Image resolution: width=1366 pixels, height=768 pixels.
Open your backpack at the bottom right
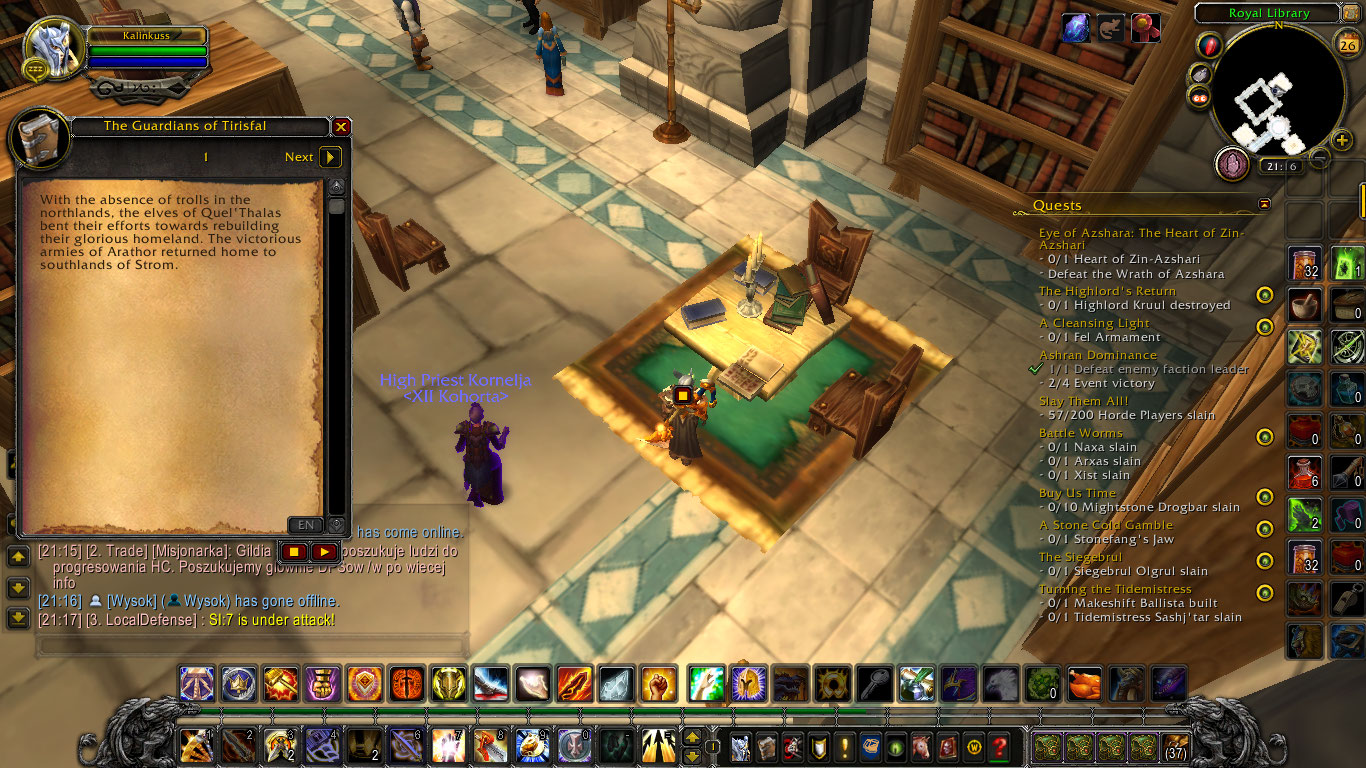tap(1174, 748)
